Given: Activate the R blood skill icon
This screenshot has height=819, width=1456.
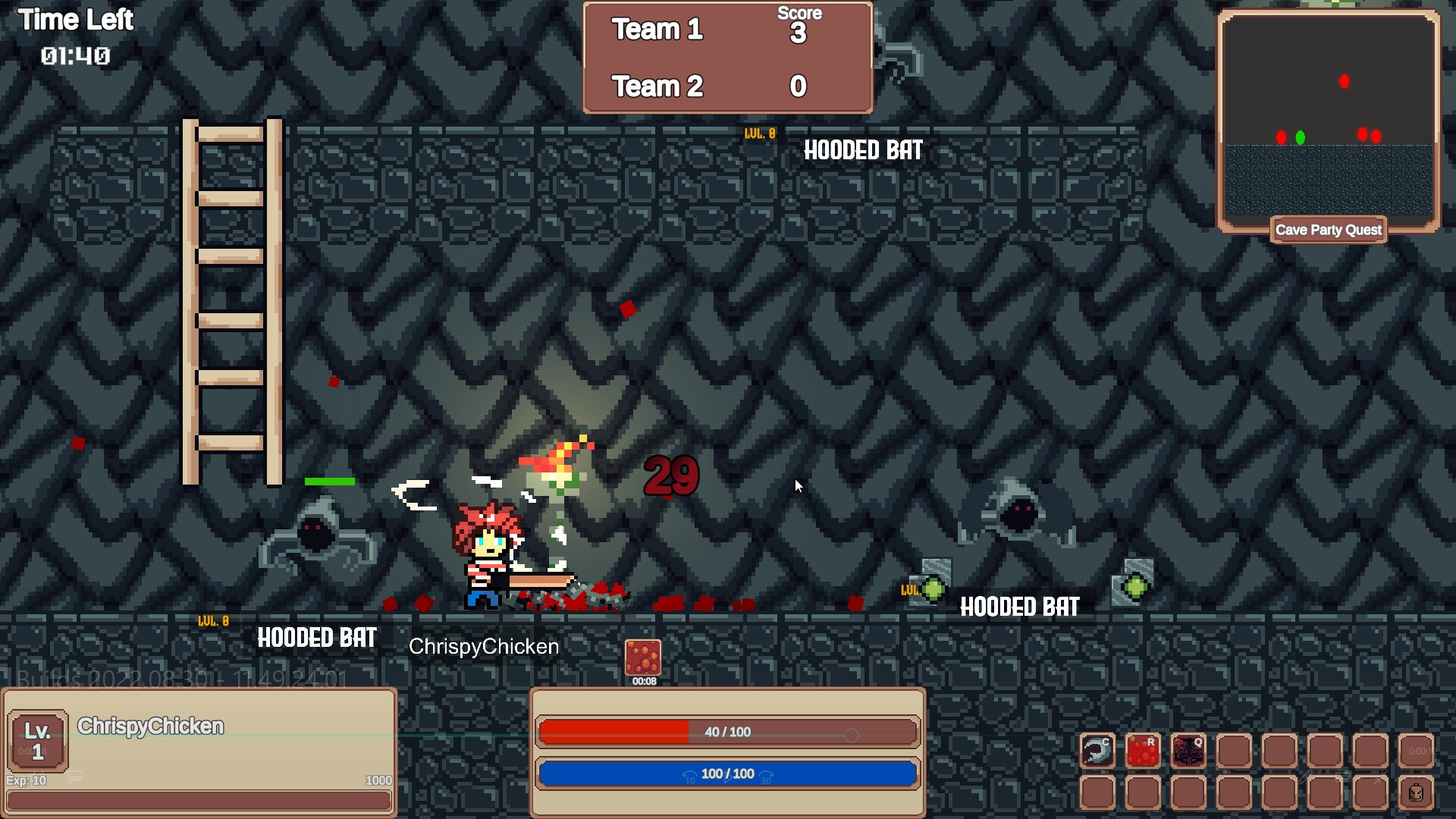Looking at the screenshot, I should 1142,751.
